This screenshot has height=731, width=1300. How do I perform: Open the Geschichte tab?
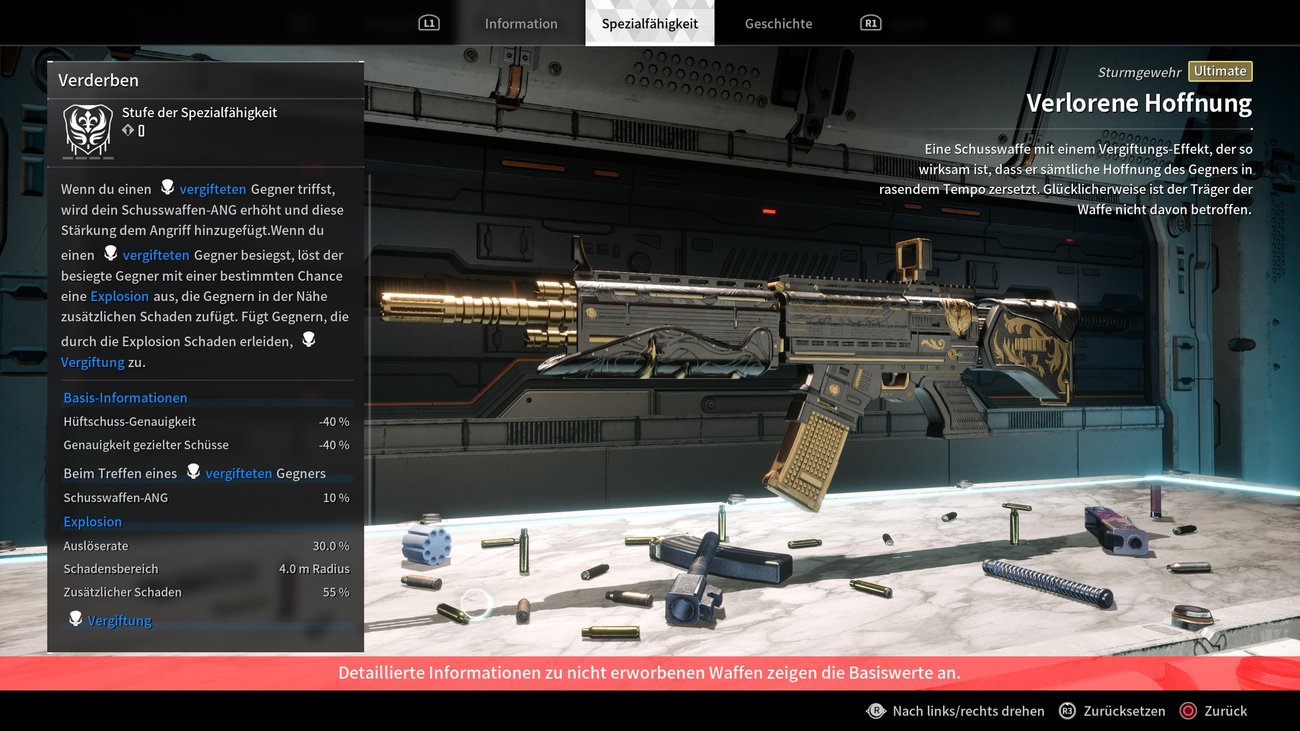pos(778,24)
